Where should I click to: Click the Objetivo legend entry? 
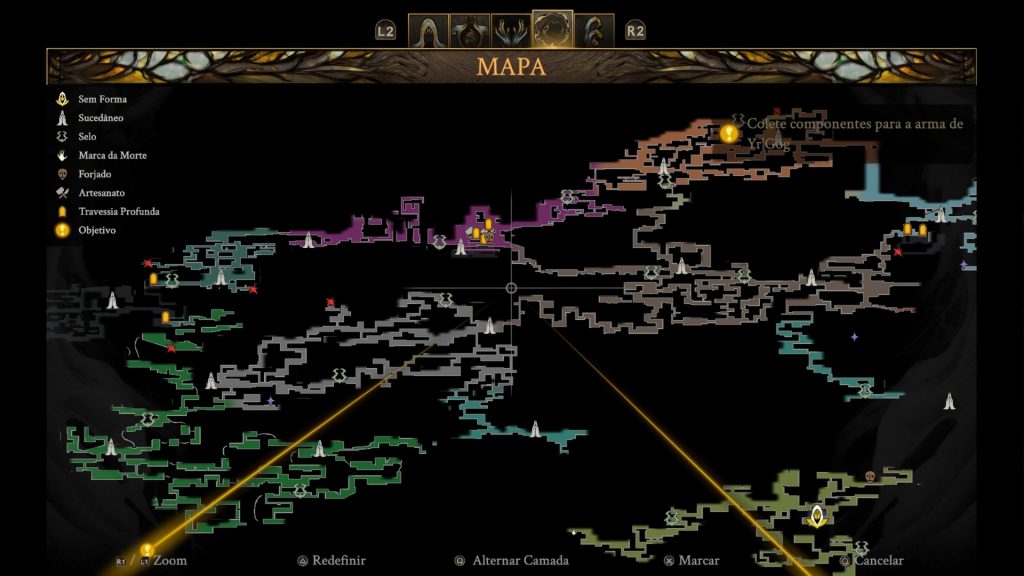tap(96, 230)
